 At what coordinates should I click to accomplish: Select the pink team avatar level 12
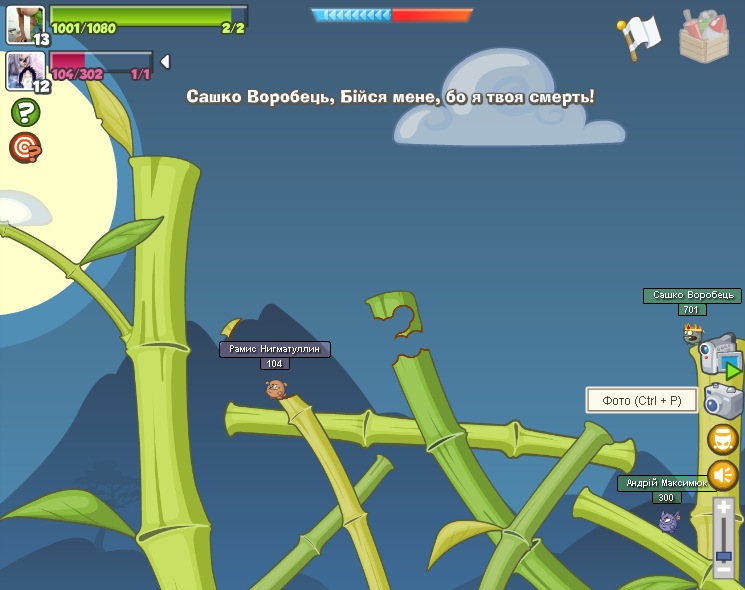25,70
